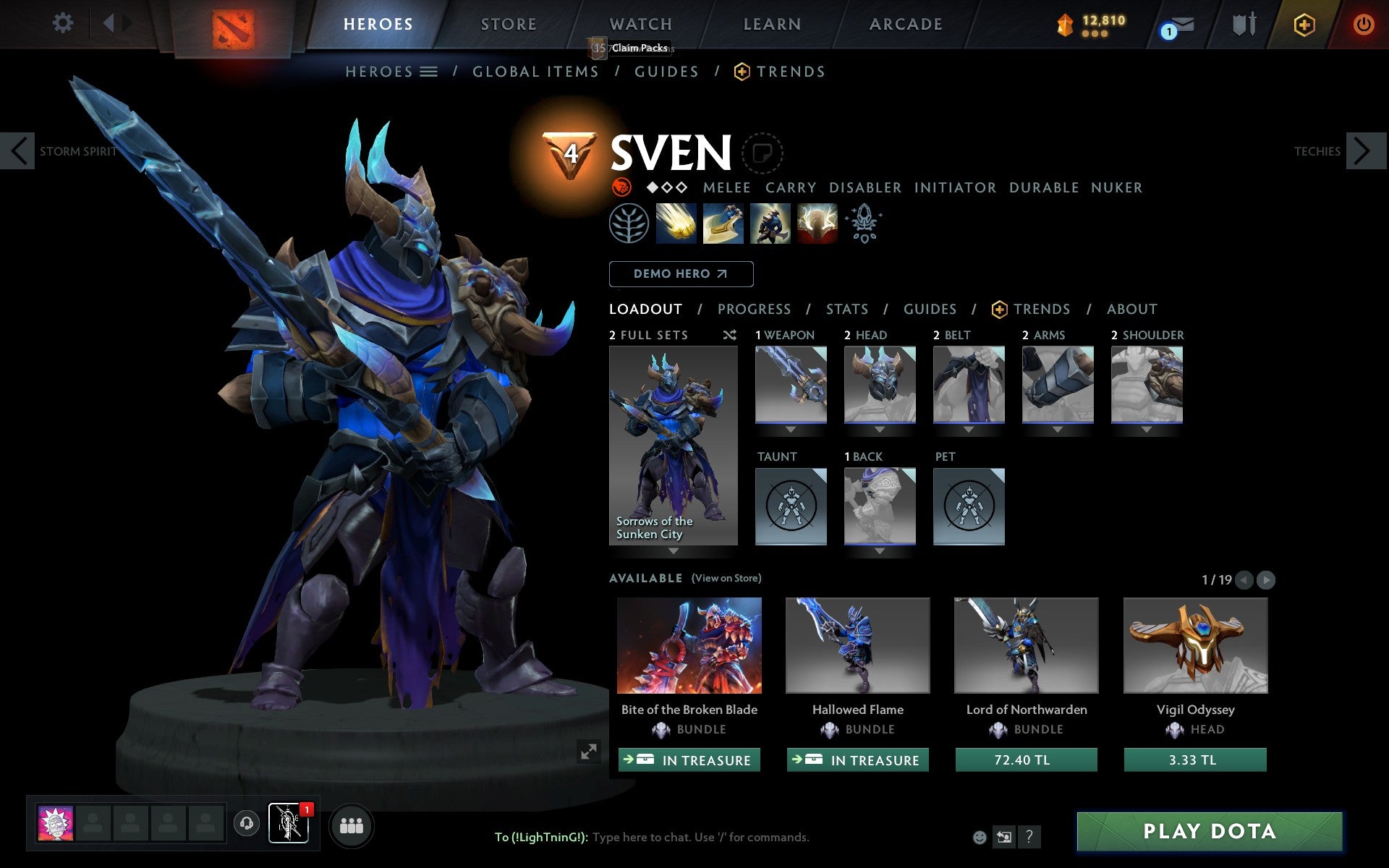Screen dimensions: 1389x868
Task: Click the Aghanim's Scepter upgrade icon
Action: coord(864,224)
